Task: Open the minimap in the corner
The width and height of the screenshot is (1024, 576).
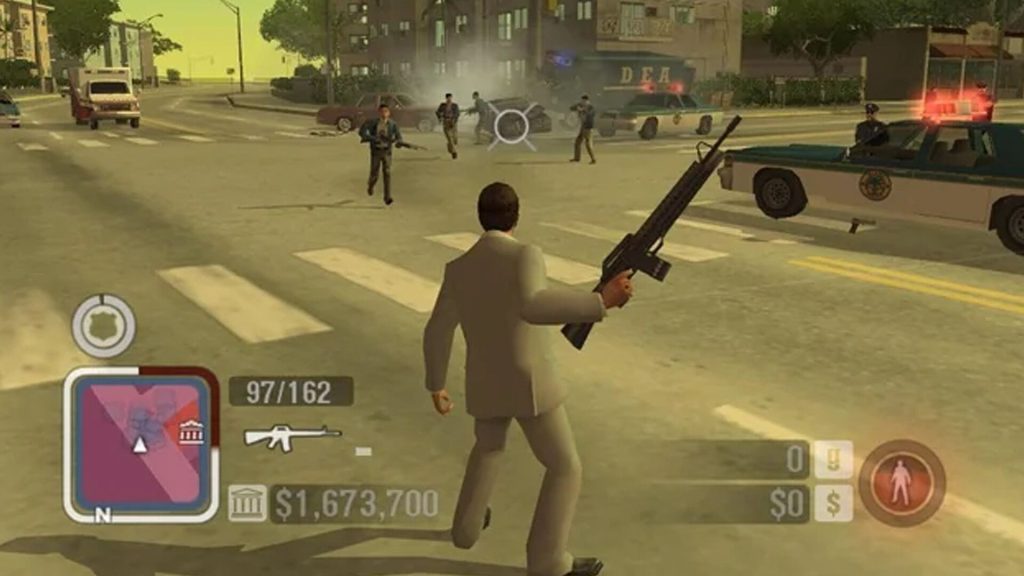Action: point(140,443)
